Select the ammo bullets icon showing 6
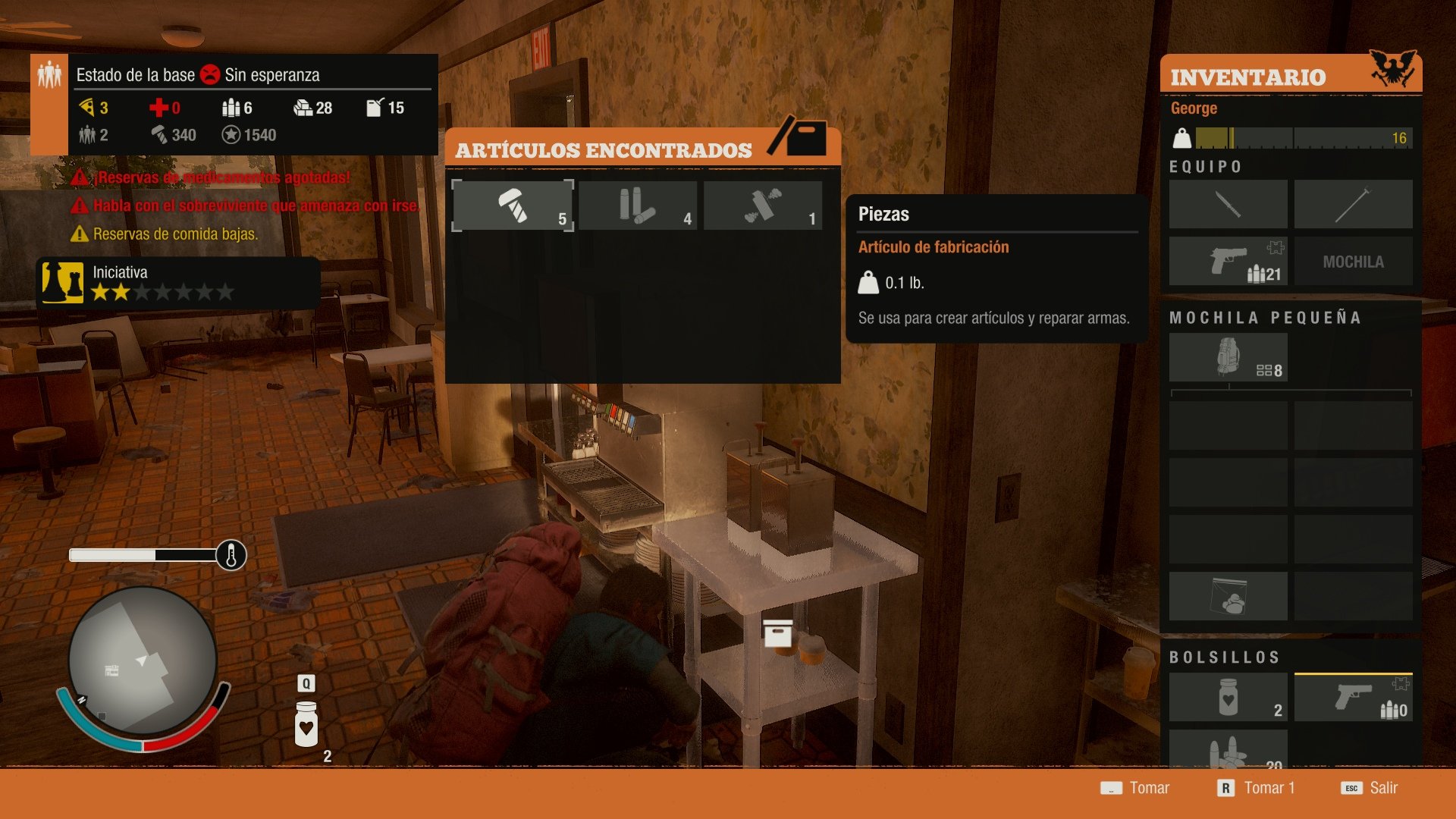The image size is (1456, 819). (x=233, y=108)
